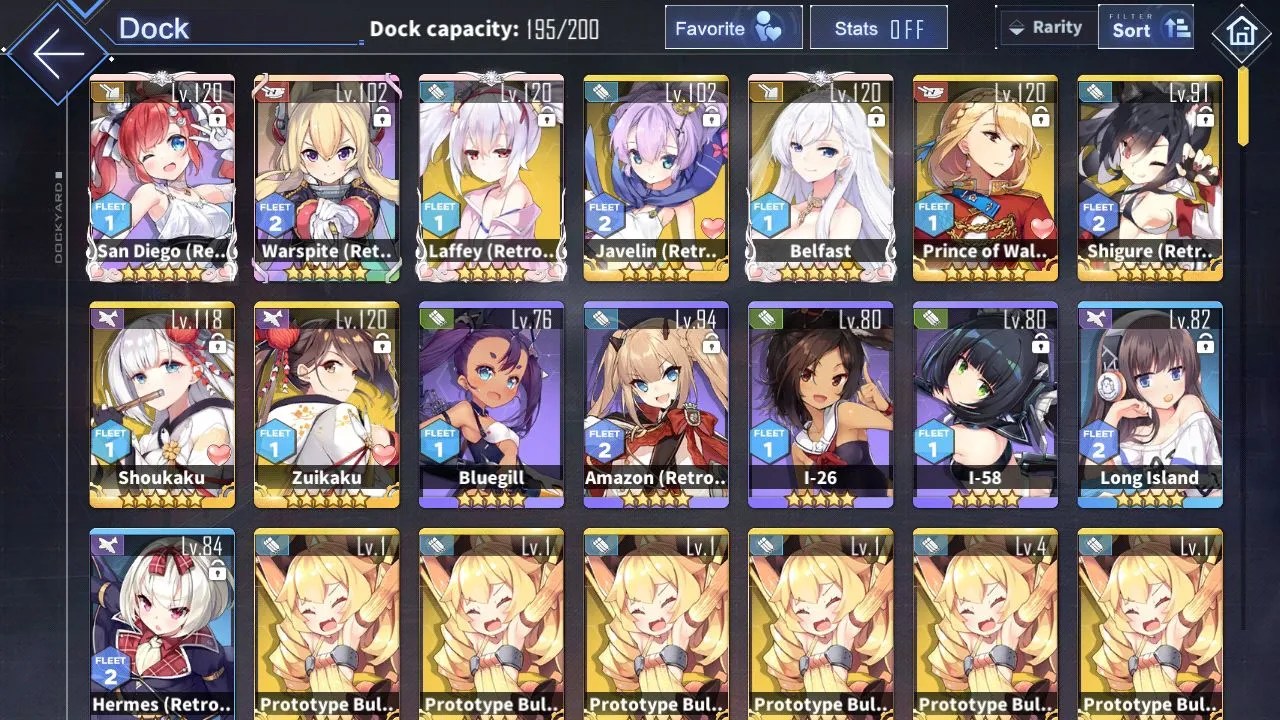The width and height of the screenshot is (1280, 720).
Task: Choose the I-26 submarine card
Action: 820,404
